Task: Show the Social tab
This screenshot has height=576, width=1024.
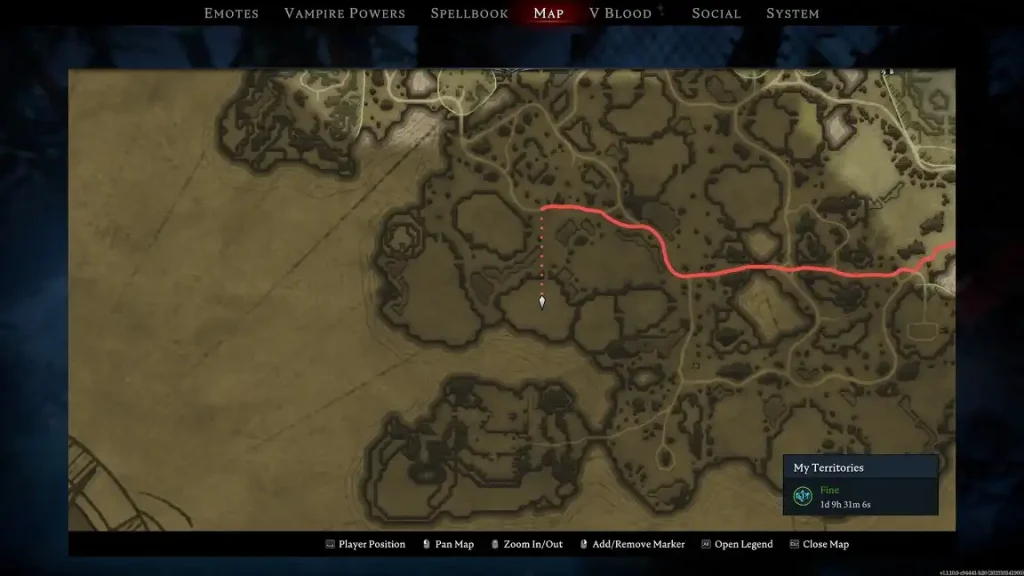Action: point(716,13)
